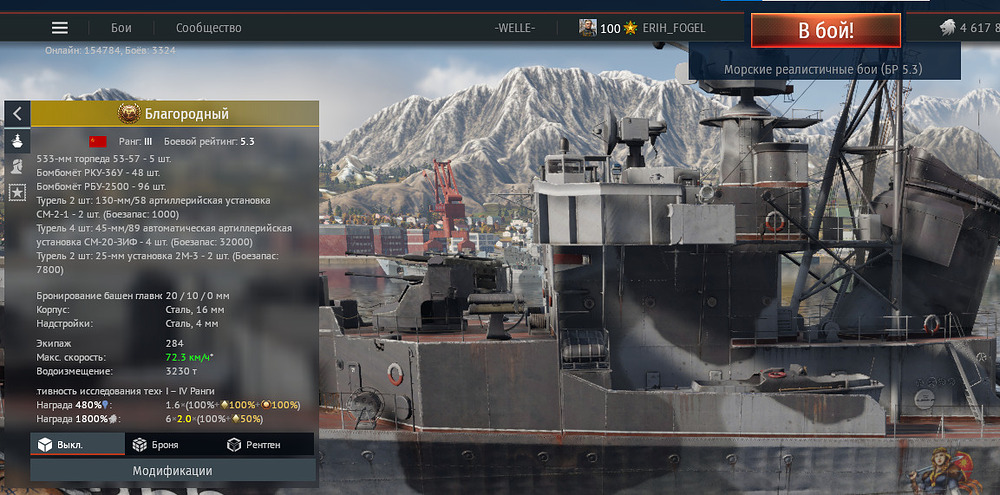Click the -WELLE- squadron tag
This screenshot has height=495, width=1000.
coord(514,28)
